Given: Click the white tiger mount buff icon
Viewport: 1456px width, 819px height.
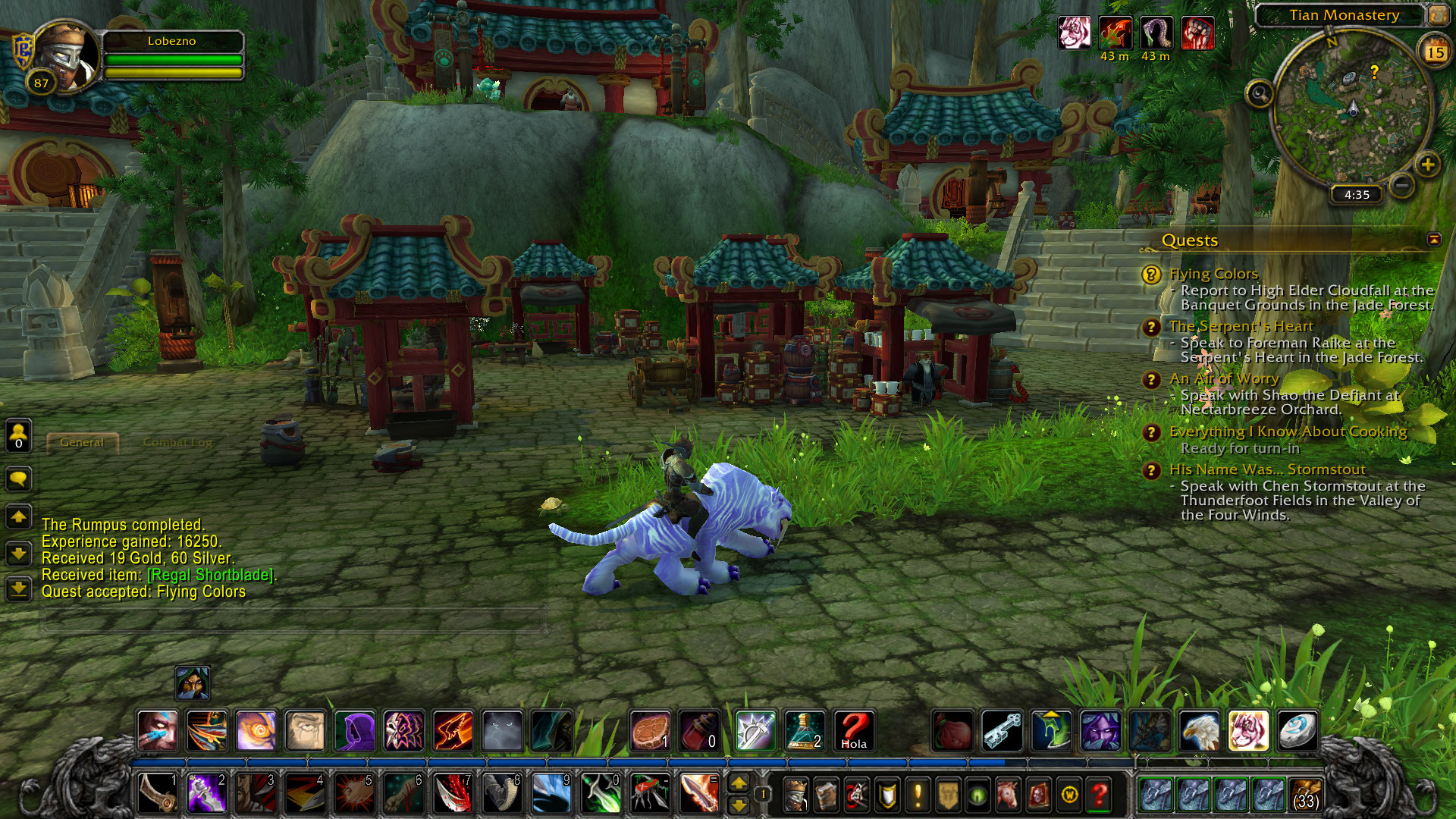Looking at the screenshot, I should click(x=1074, y=33).
